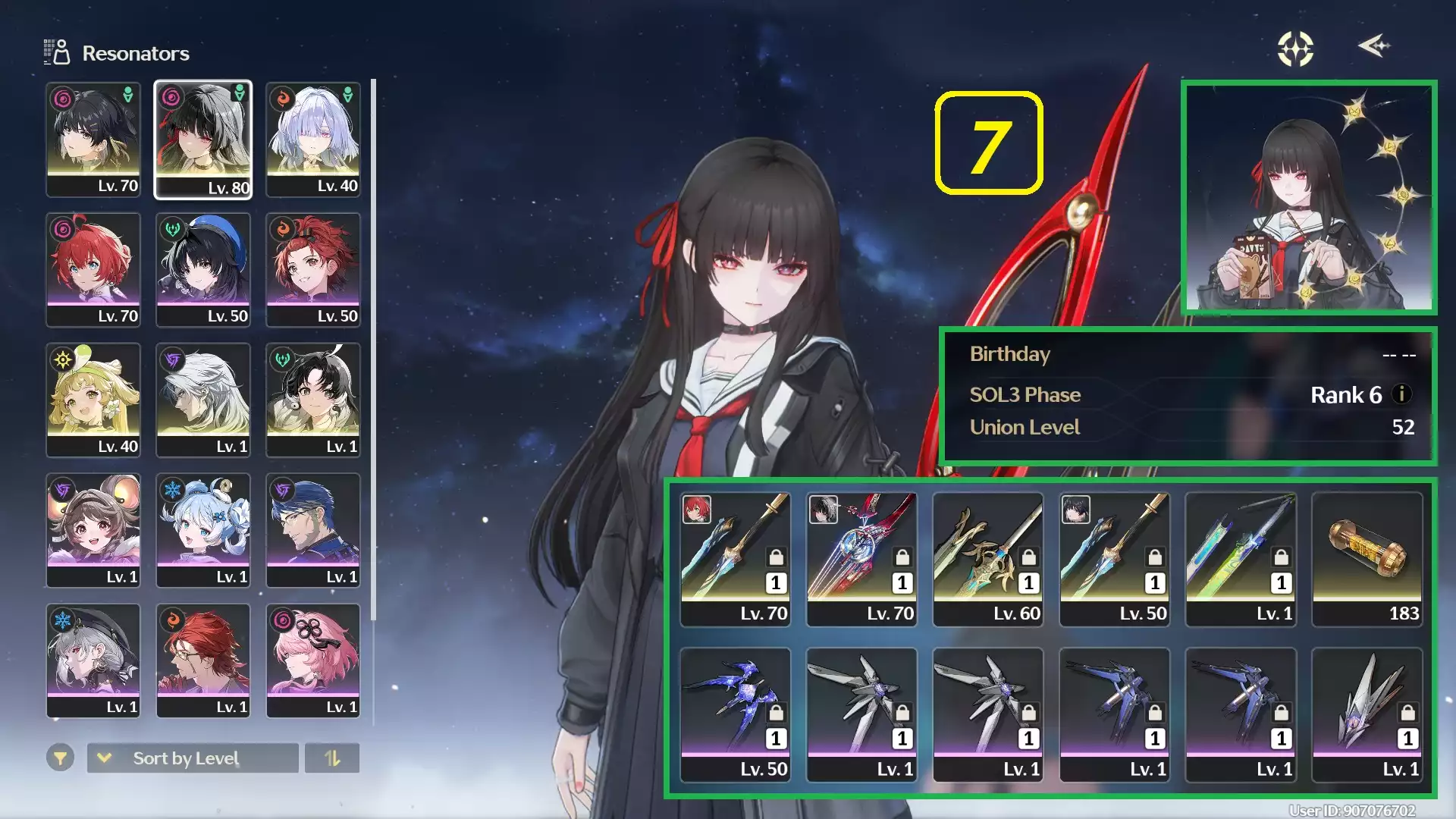Viewport: 1456px width, 819px height.
Task: Choose the red ponytail Lv. 50 resonator
Action: tap(313, 270)
